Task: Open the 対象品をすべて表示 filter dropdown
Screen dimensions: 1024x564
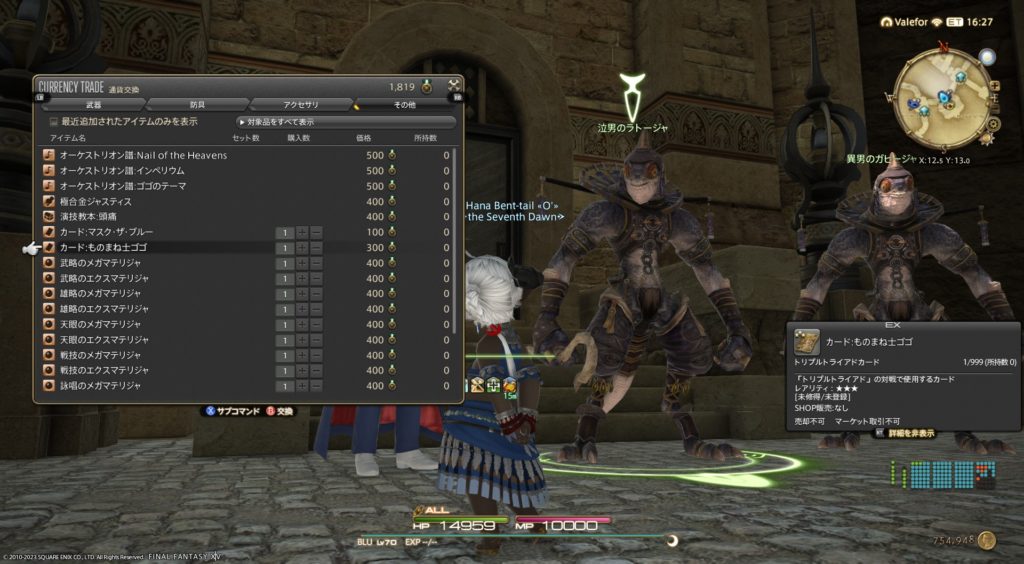Action: (345, 122)
